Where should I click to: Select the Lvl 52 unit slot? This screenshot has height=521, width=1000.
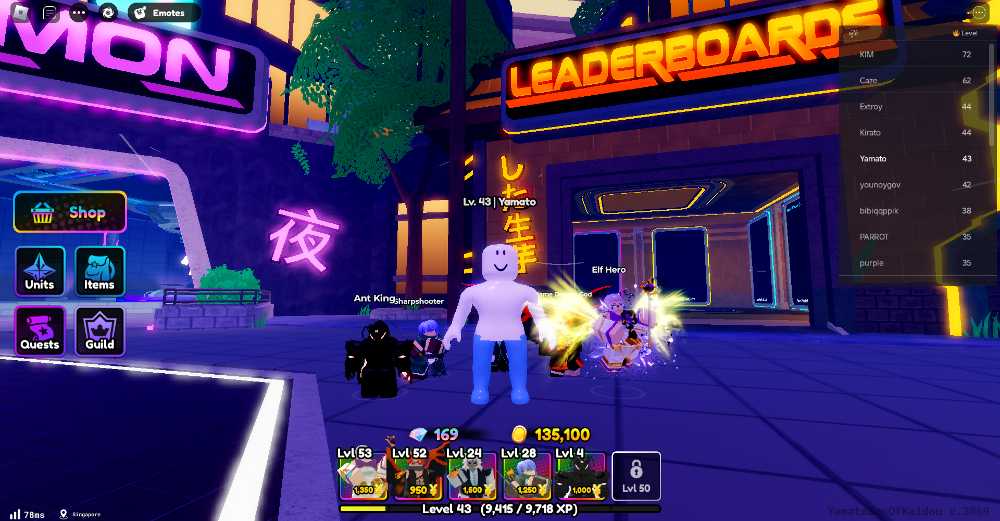415,475
